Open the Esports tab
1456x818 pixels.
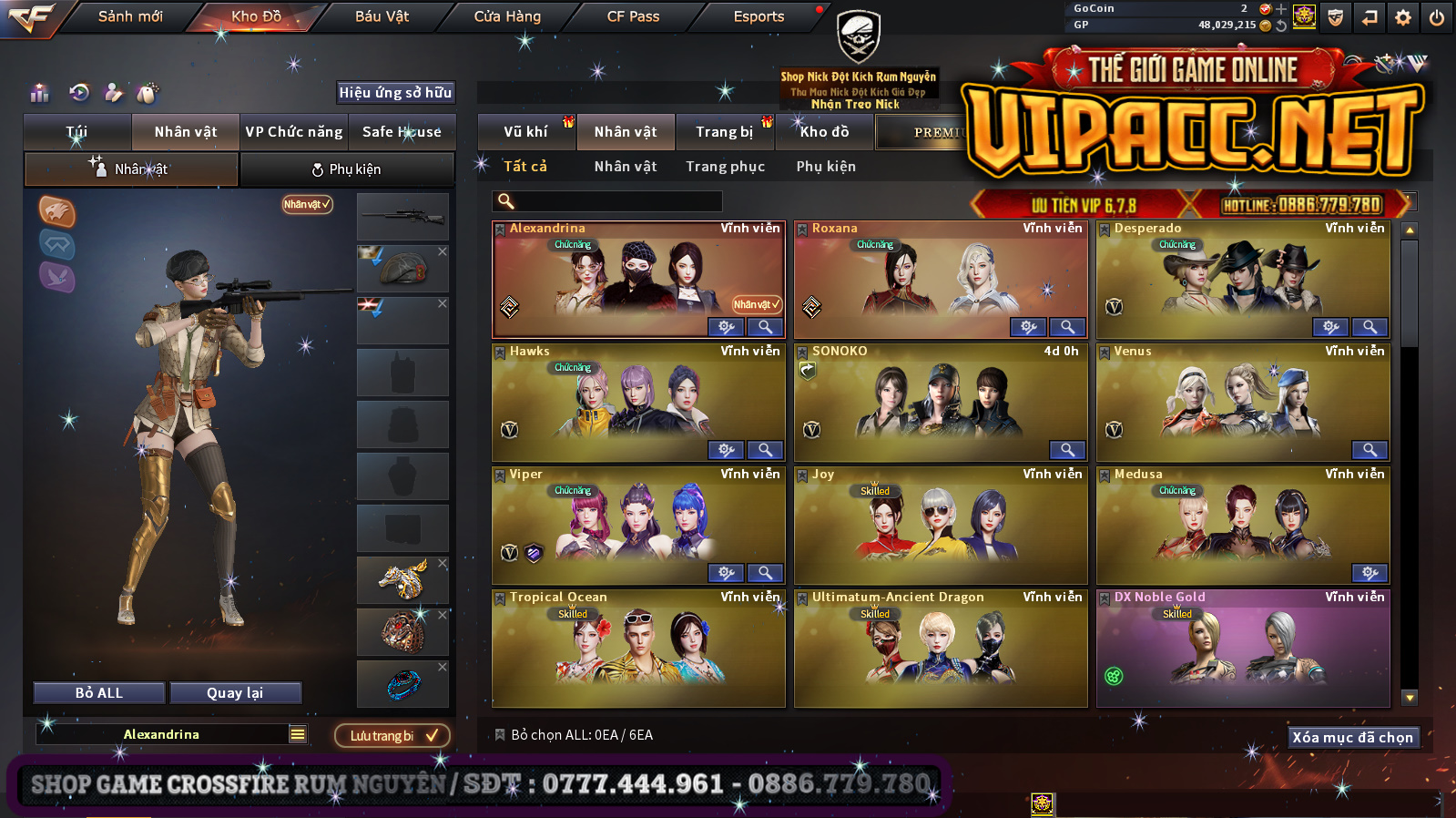point(759,16)
